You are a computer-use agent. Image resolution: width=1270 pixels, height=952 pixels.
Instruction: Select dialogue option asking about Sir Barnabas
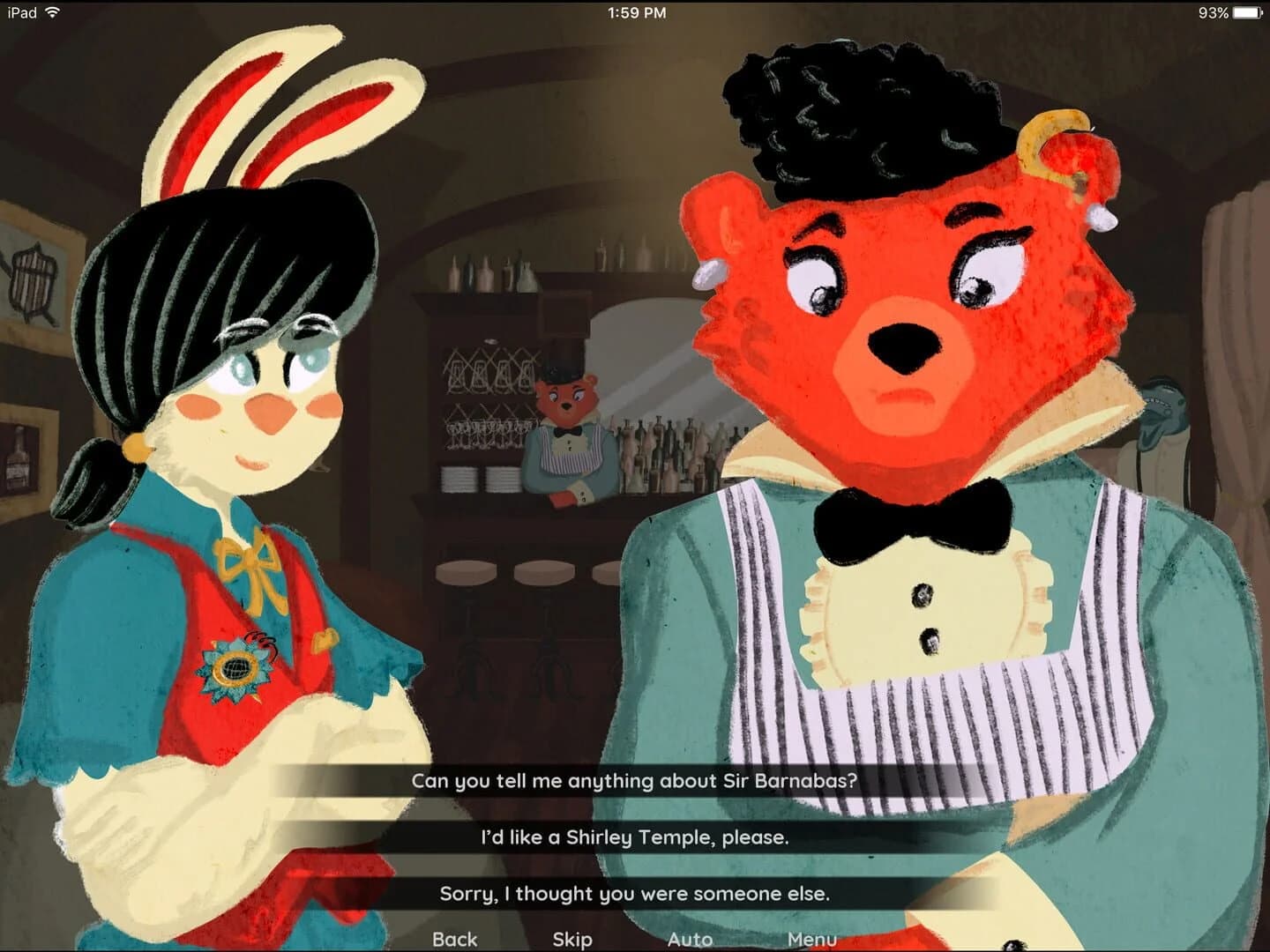pos(634,778)
